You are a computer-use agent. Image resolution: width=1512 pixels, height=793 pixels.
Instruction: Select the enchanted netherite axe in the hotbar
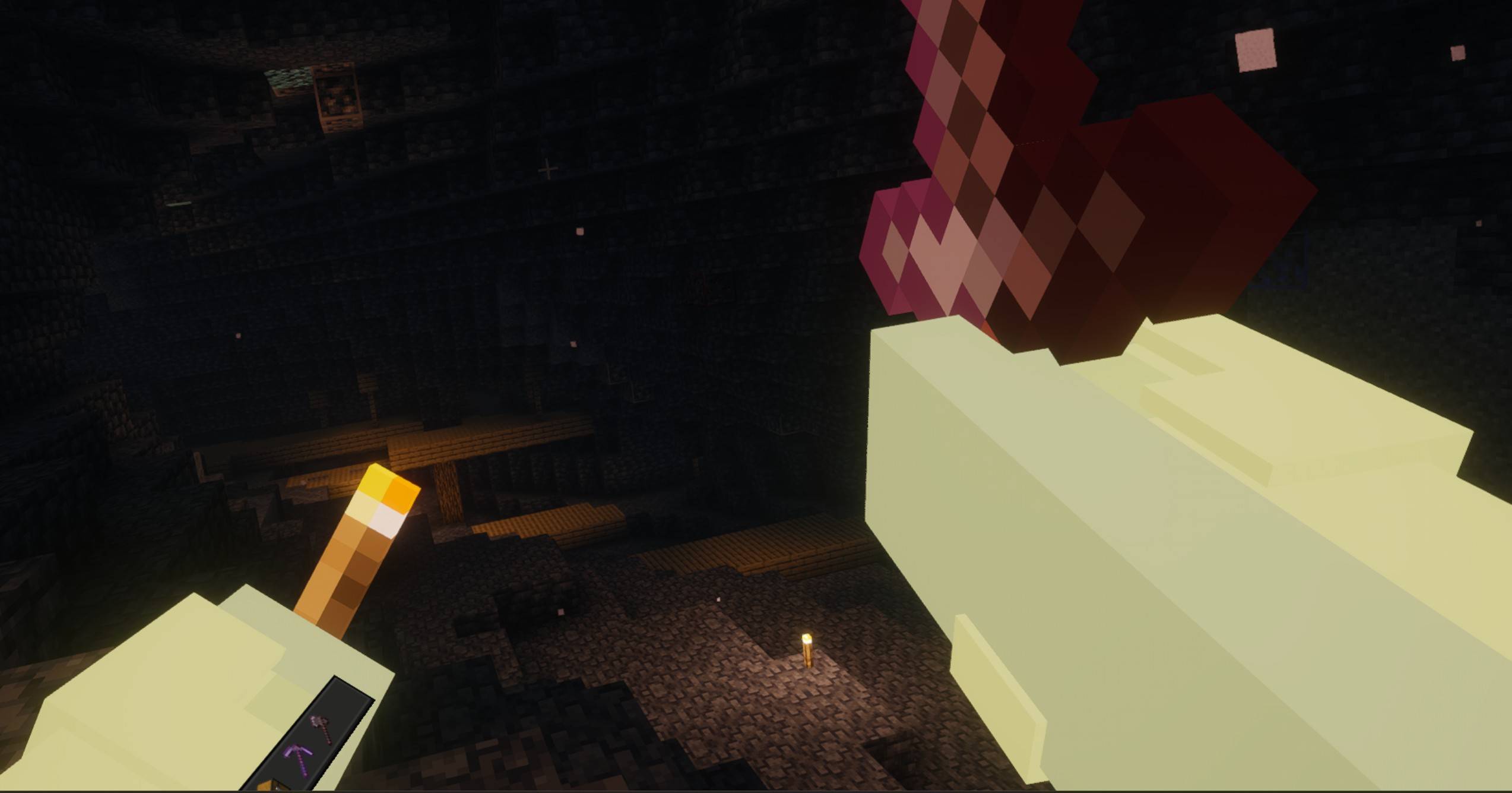click(320, 729)
